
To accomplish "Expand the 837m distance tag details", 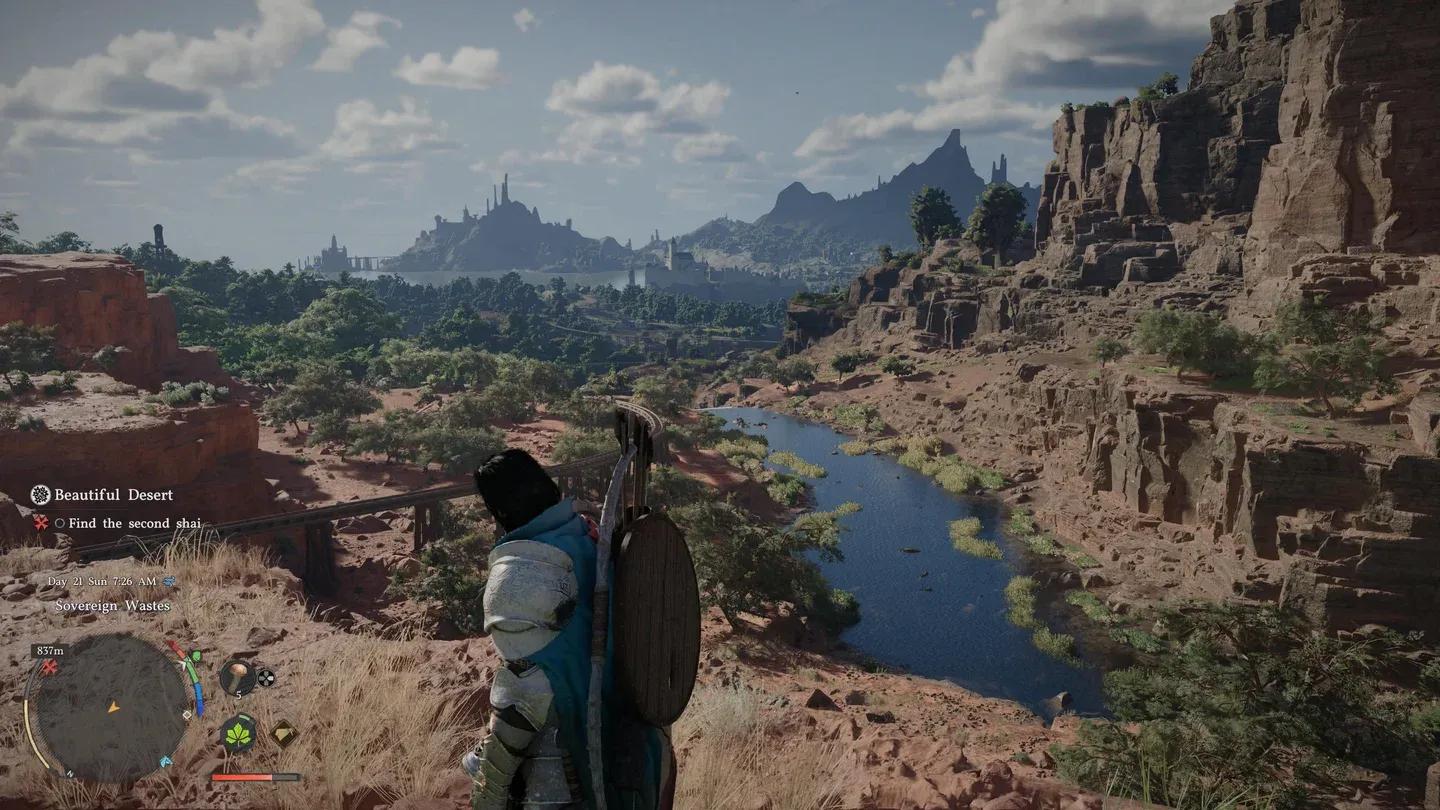I will [x=50, y=650].
